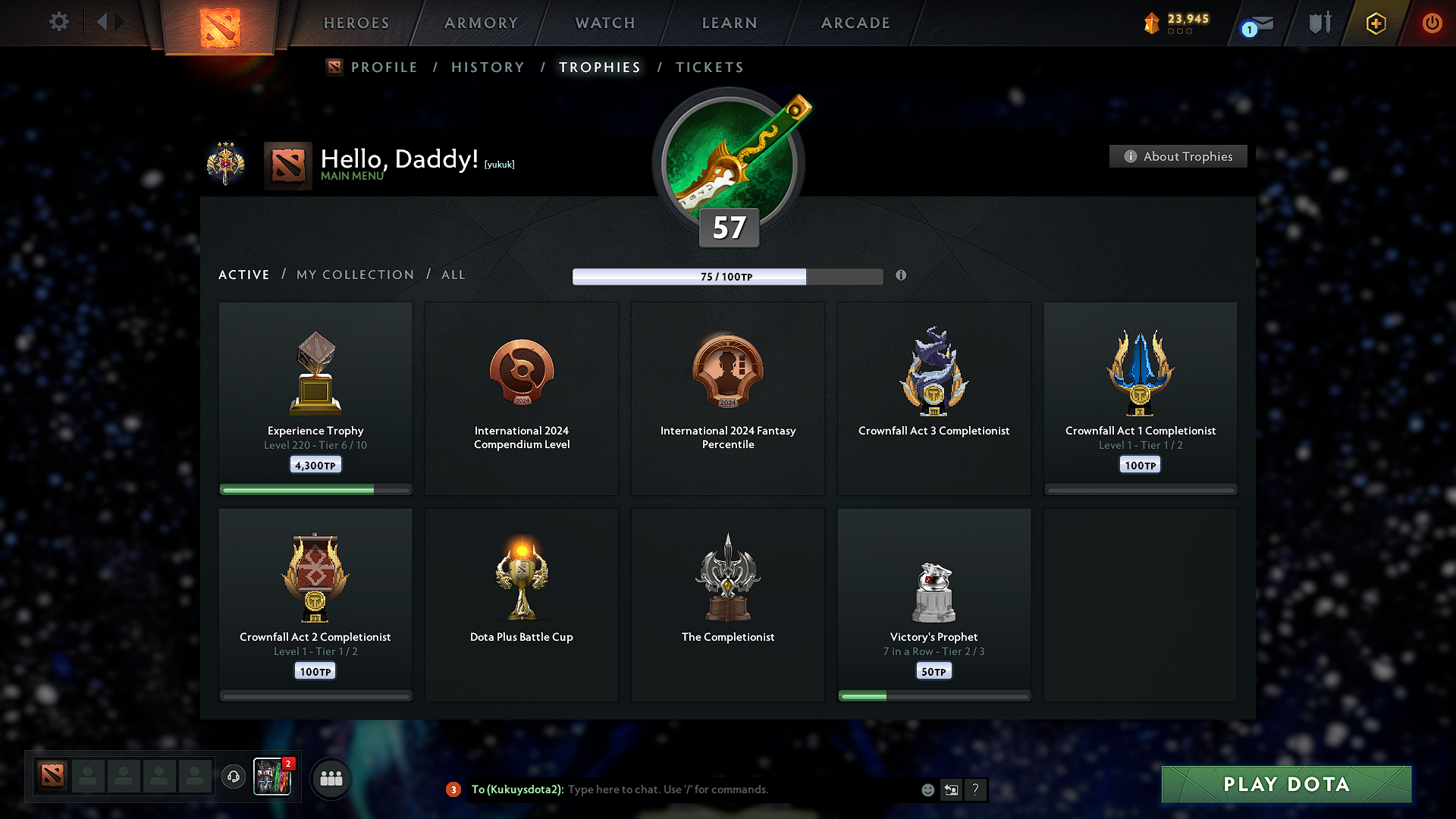Screen dimensions: 1456x819
Task: Click the chat help question mark
Action: [x=976, y=789]
